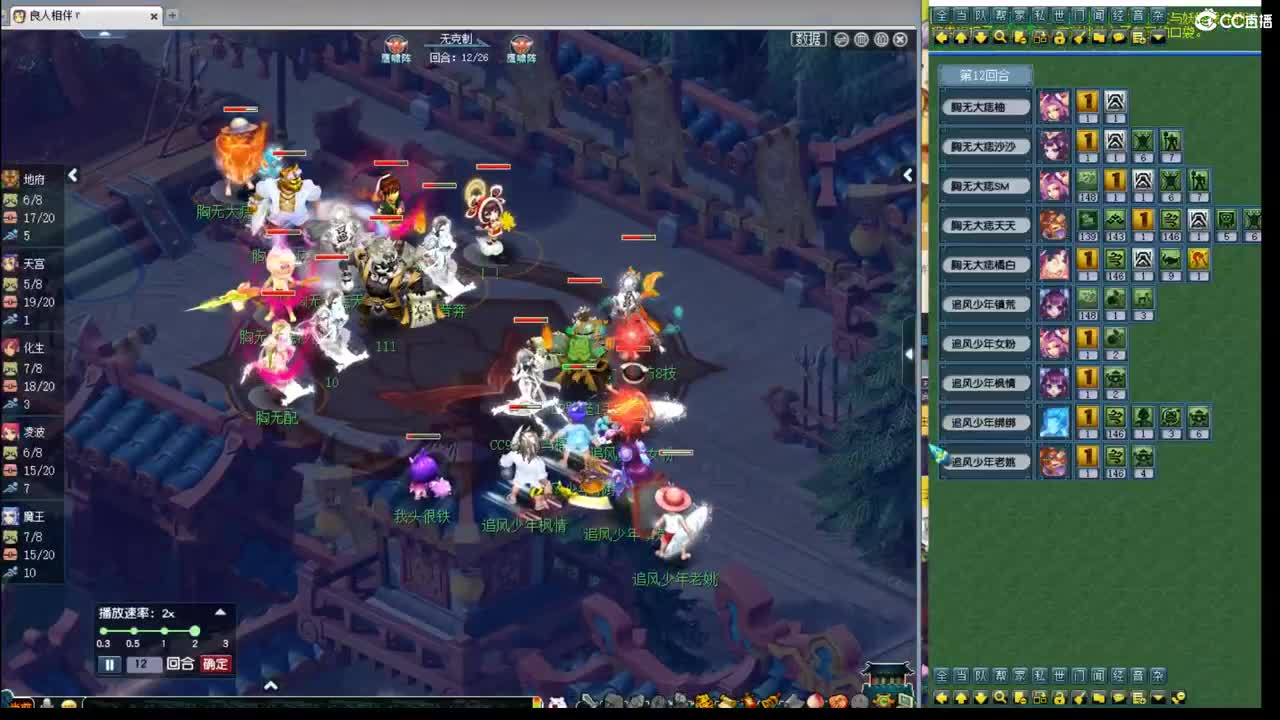
Task: Collapse the playback speed panel via its triangle
Action: tap(220, 612)
